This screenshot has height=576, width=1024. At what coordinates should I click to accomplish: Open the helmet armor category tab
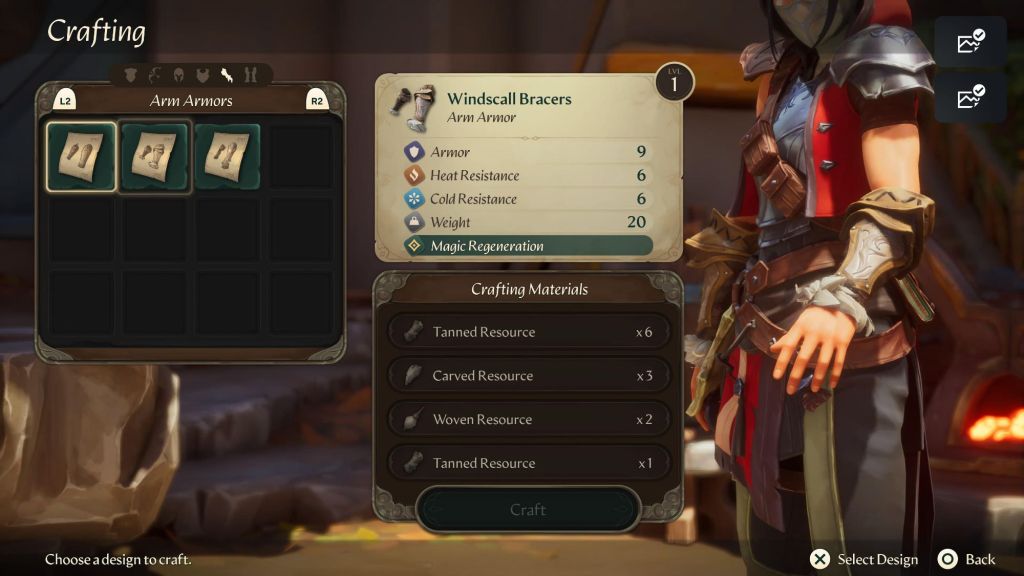[x=180, y=74]
